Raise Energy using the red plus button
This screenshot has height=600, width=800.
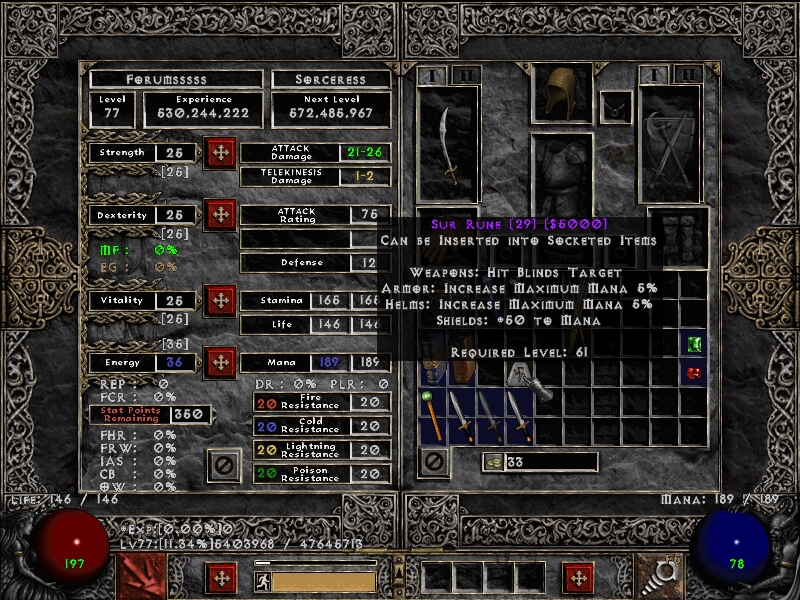pyautogui.click(x=220, y=362)
